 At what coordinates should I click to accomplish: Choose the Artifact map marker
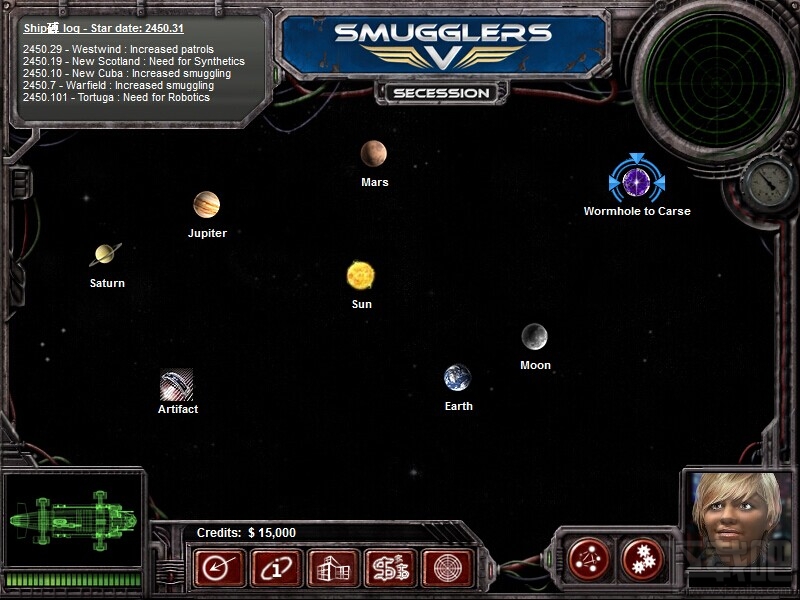coord(177,384)
